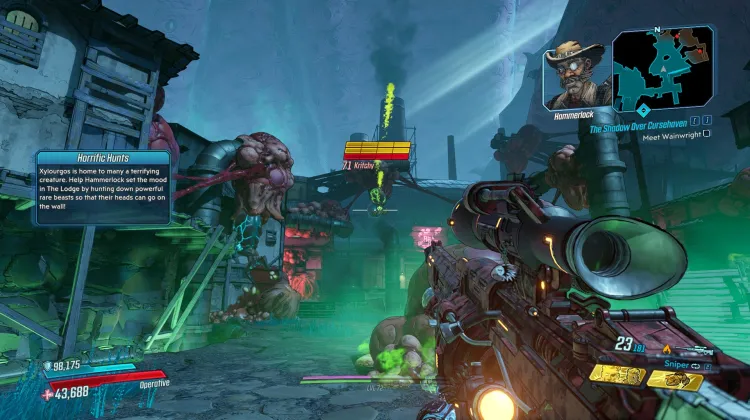Click Hammerlock's portrait
750x420 pixels.
[575, 75]
